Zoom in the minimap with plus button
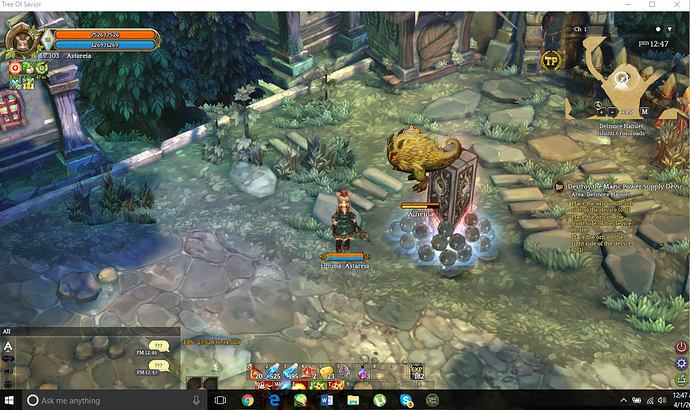This screenshot has width=690, height=410. [x=603, y=110]
